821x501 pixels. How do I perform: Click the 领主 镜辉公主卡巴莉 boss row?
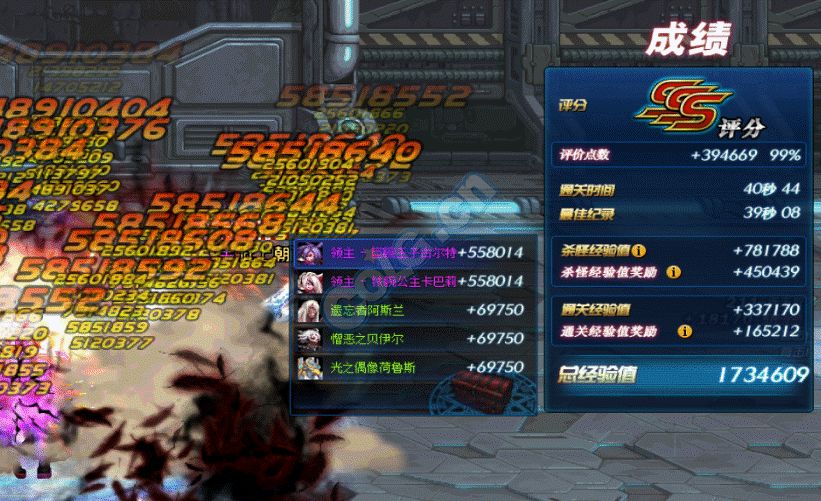click(411, 282)
